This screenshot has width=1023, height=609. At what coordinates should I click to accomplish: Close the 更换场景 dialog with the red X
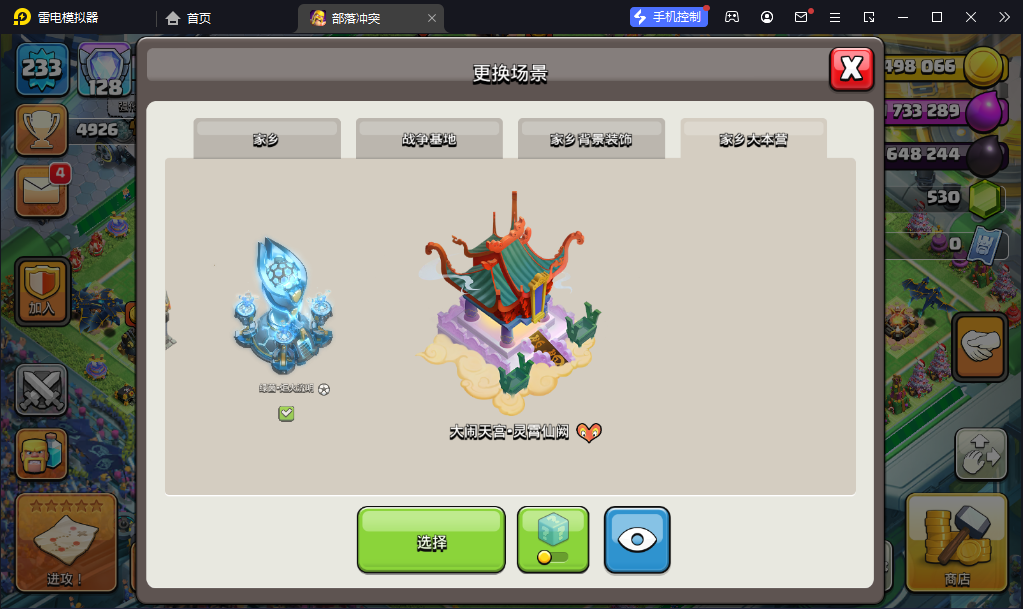point(851,69)
